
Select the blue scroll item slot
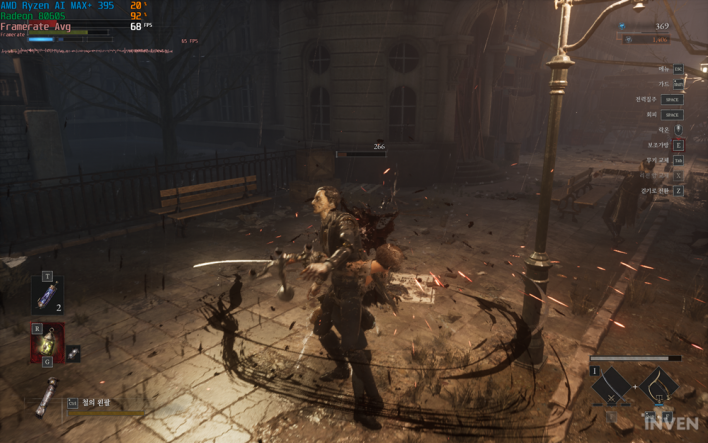(47, 297)
